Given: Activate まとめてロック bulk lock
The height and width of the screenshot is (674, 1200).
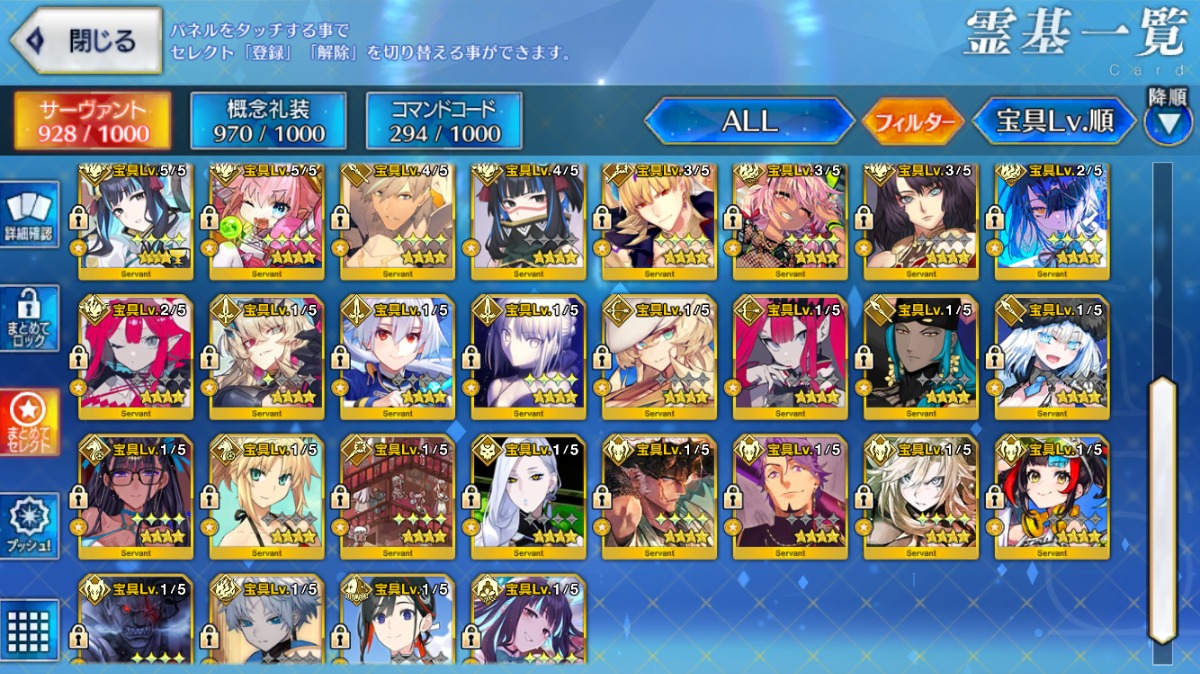Looking at the screenshot, I should coord(29,319).
